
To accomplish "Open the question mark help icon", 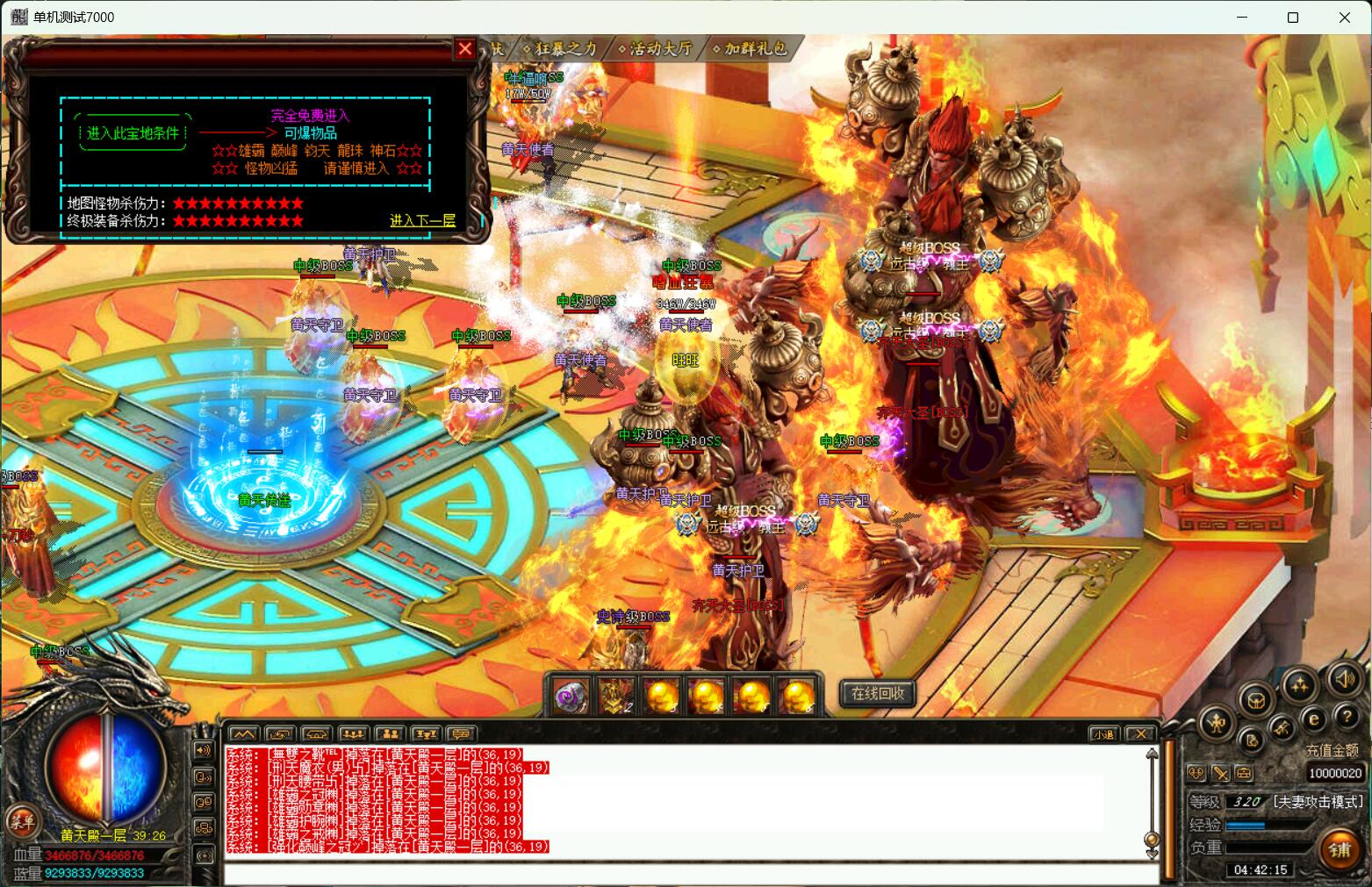I will 1346,718.
